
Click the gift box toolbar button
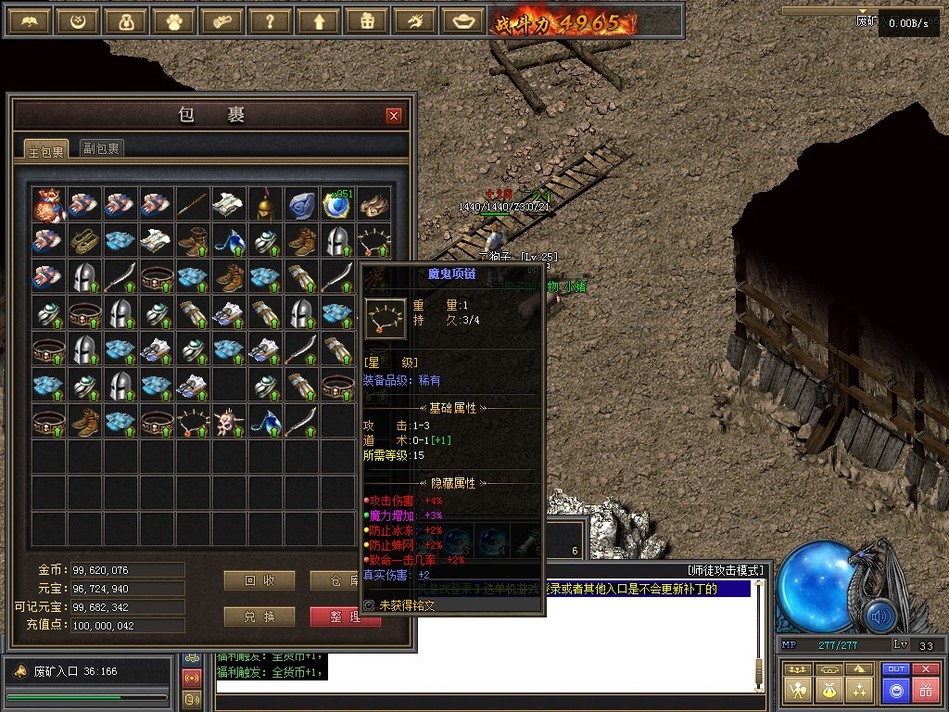[367, 21]
